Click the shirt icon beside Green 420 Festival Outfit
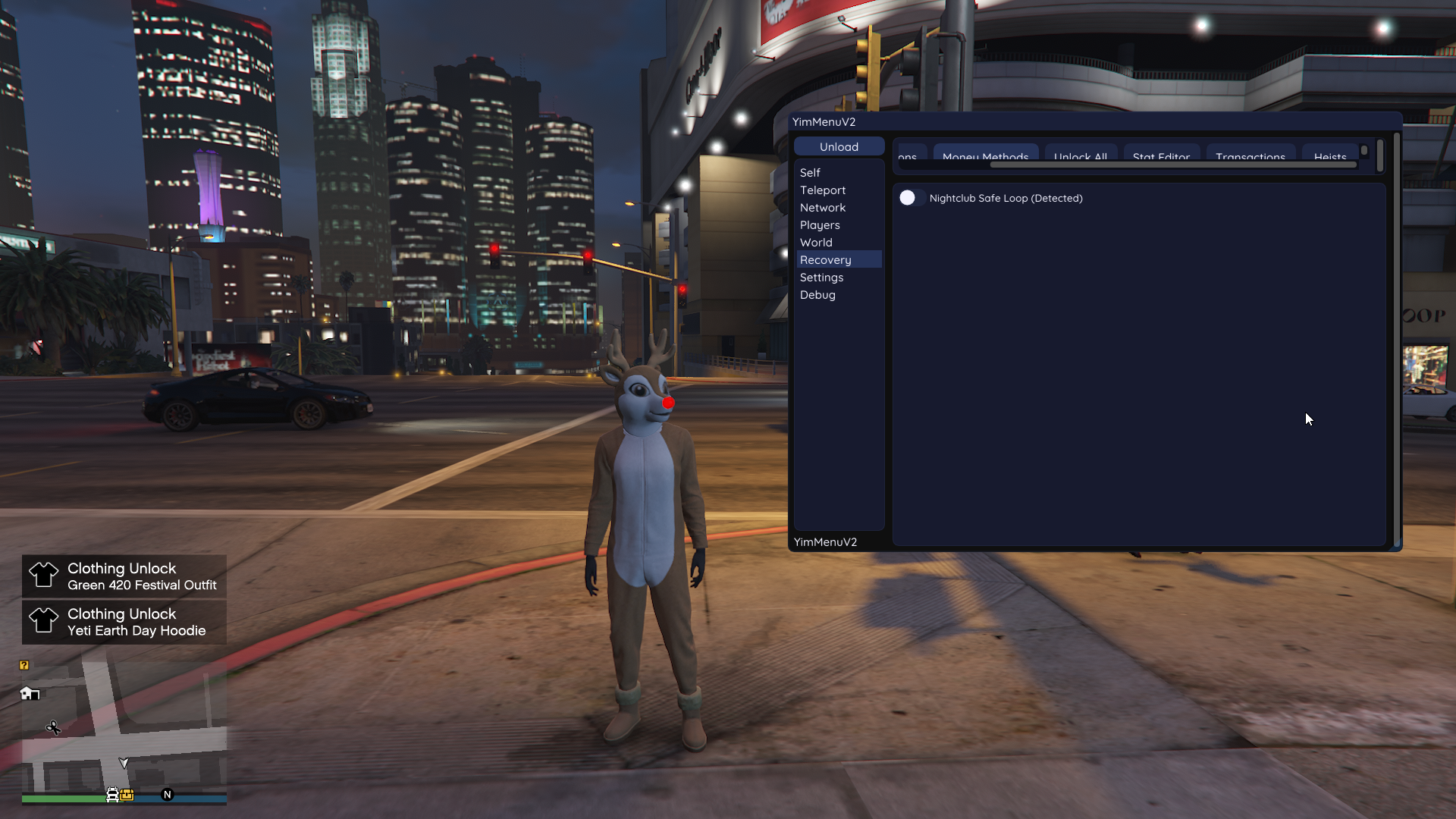This screenshot has height=819, width=1456. (44, 576)
